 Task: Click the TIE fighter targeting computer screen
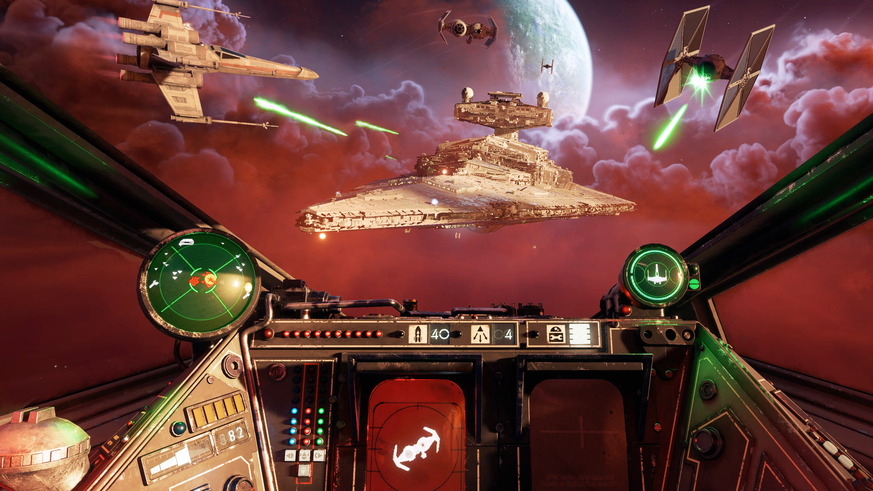(416, 431)
